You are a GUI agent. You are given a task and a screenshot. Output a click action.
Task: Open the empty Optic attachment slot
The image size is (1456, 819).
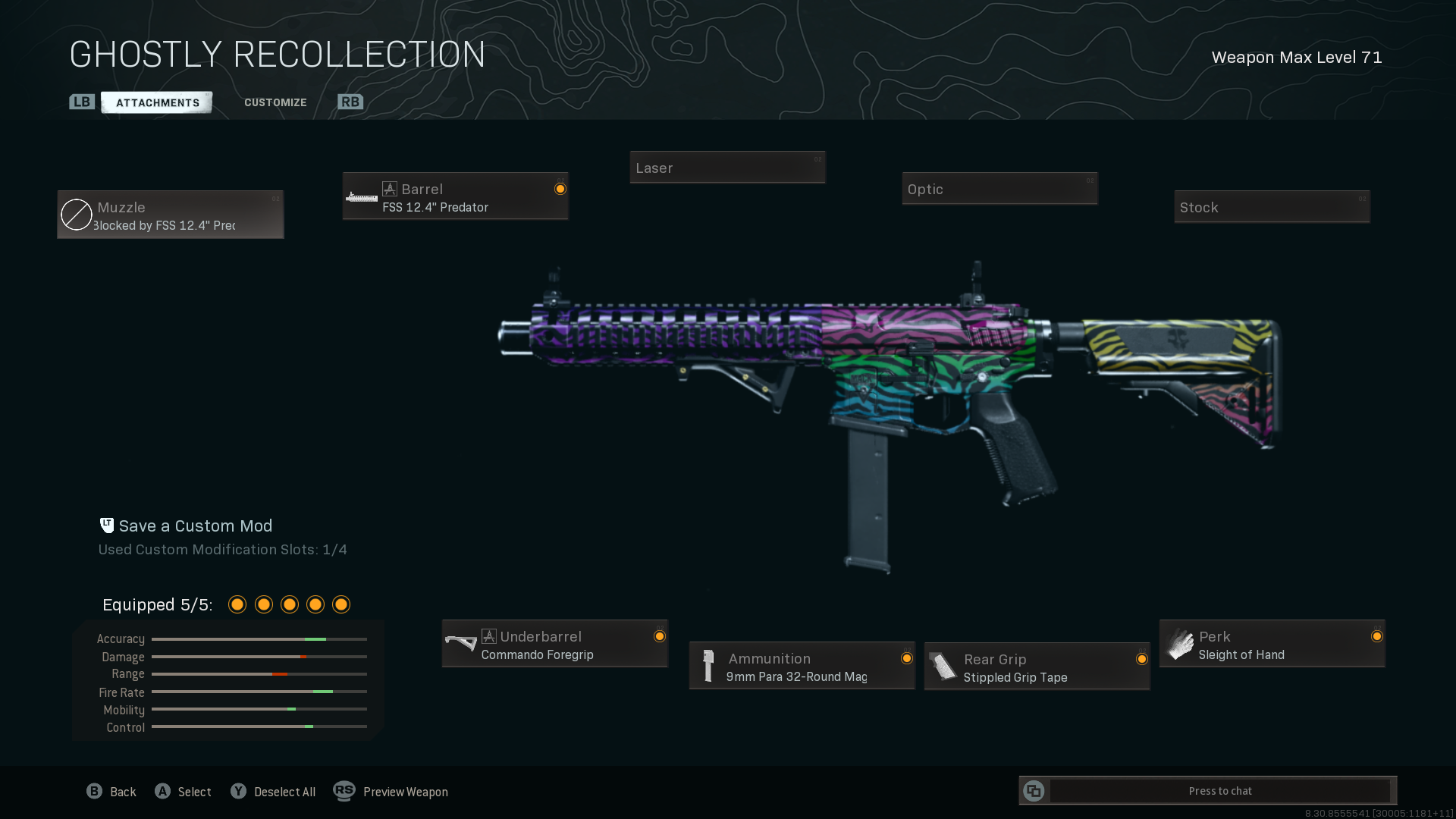coord(999,189)
